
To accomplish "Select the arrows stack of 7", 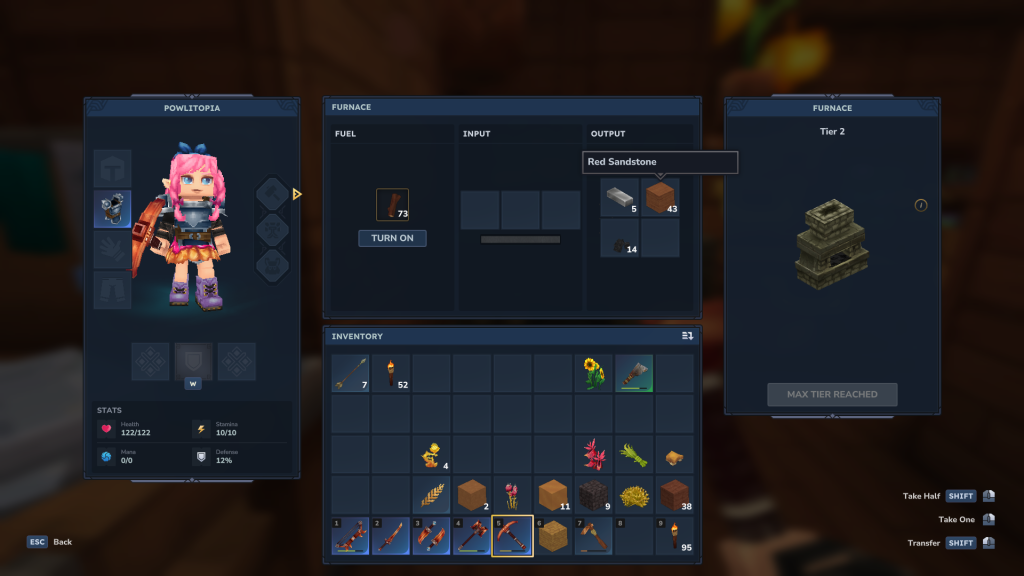I will tap(351, 373).
